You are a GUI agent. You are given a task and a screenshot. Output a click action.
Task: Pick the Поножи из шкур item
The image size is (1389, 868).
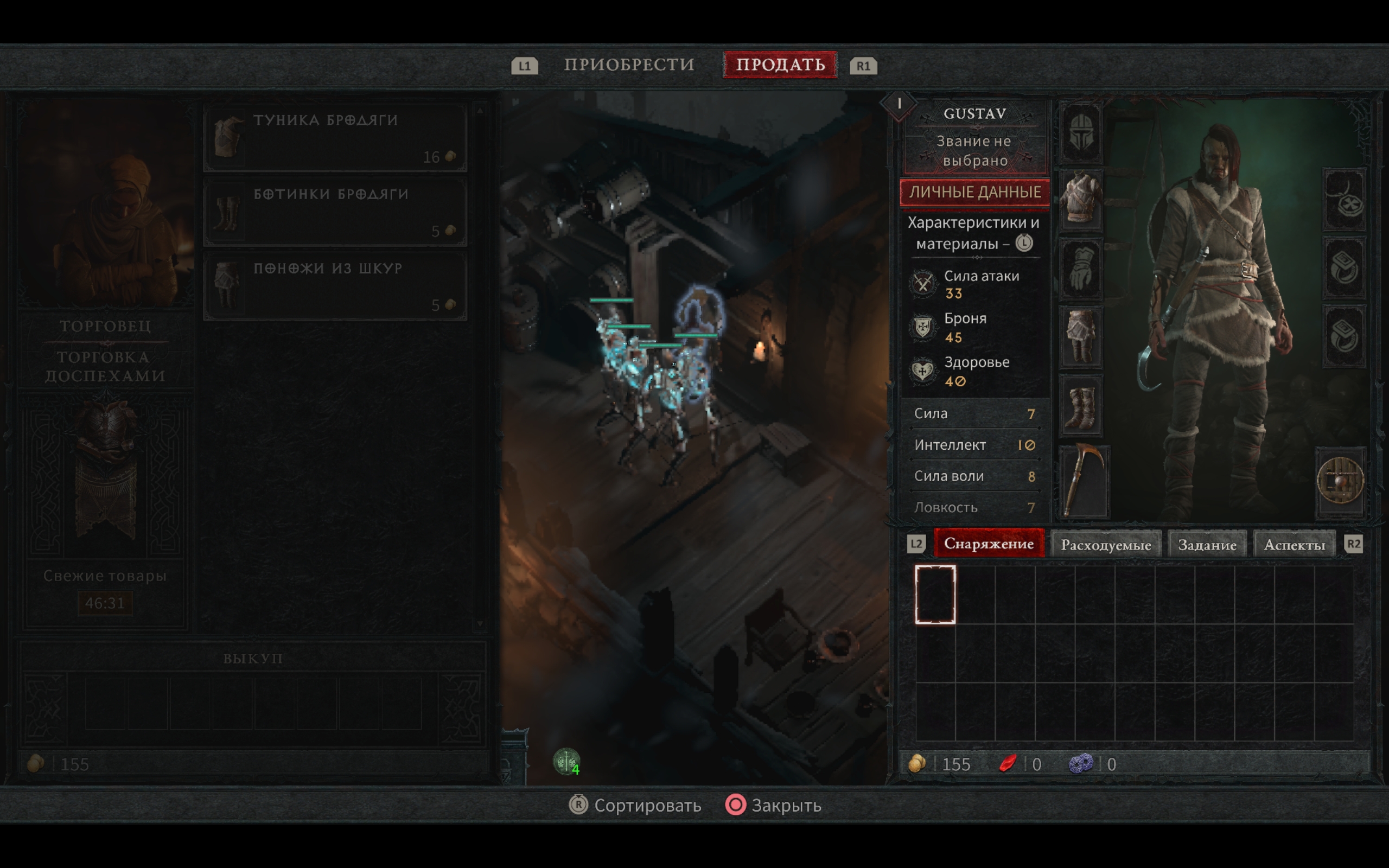click(335, 286)
